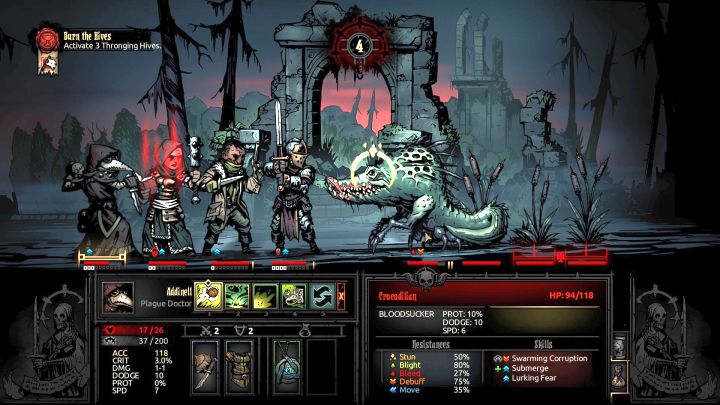The image size is (720, 405).
Task: Click the Plague Doctor hero portrait
Action: coord(118,297)
